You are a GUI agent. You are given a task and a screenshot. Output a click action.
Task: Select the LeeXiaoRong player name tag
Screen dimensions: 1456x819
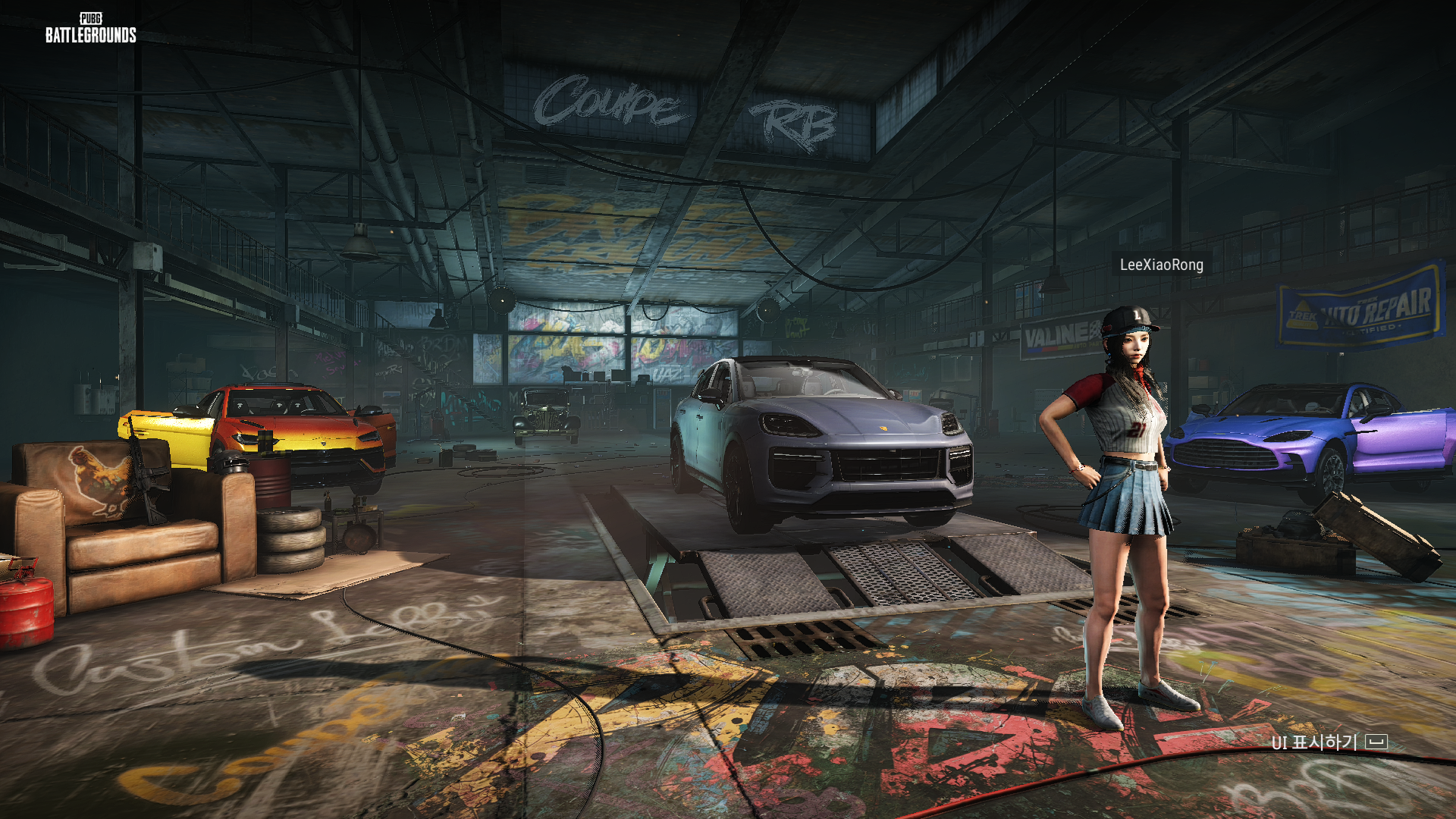click(x=1161, y=265)
